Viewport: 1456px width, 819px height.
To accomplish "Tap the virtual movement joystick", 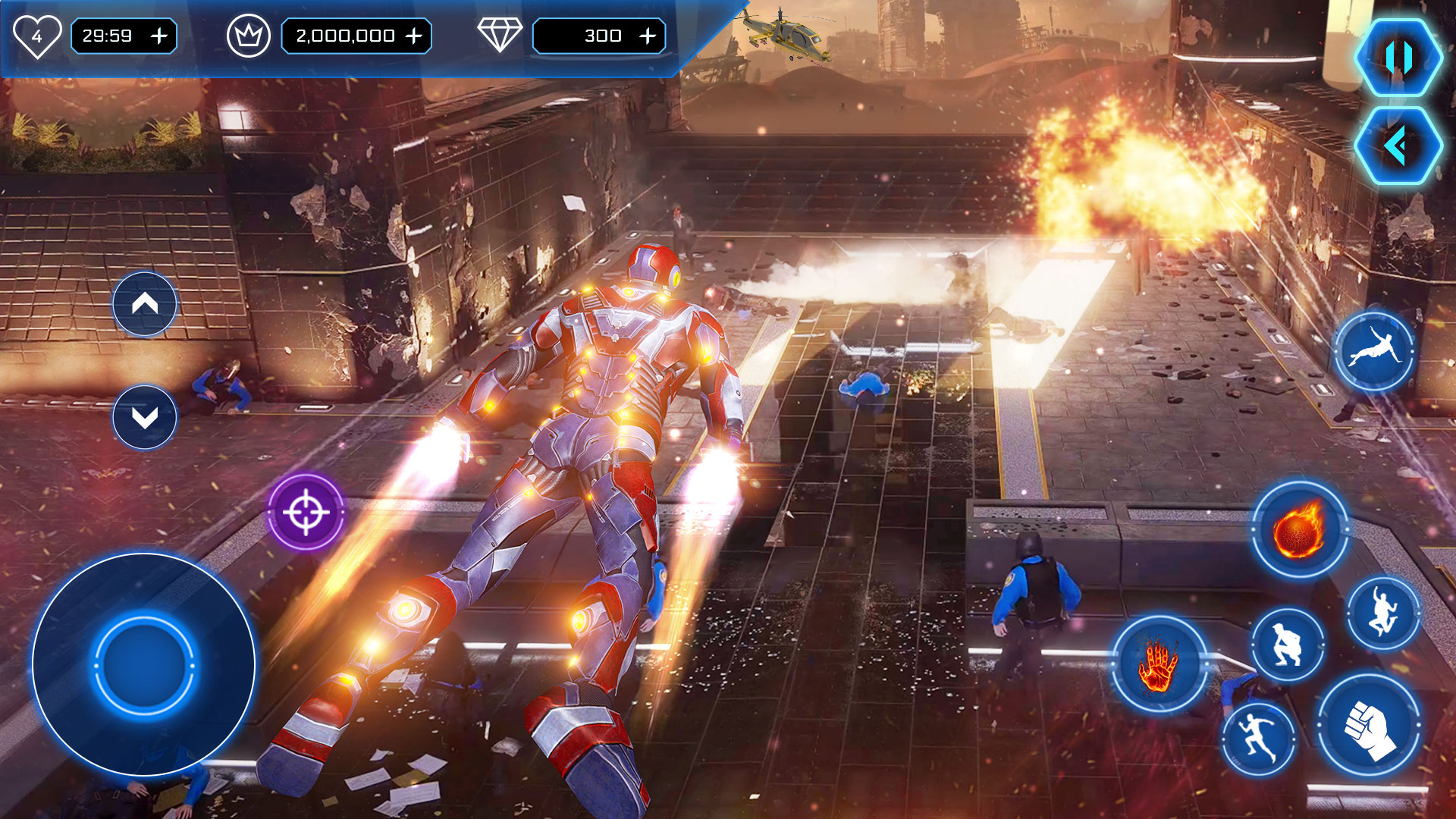I will pos(144,665).
